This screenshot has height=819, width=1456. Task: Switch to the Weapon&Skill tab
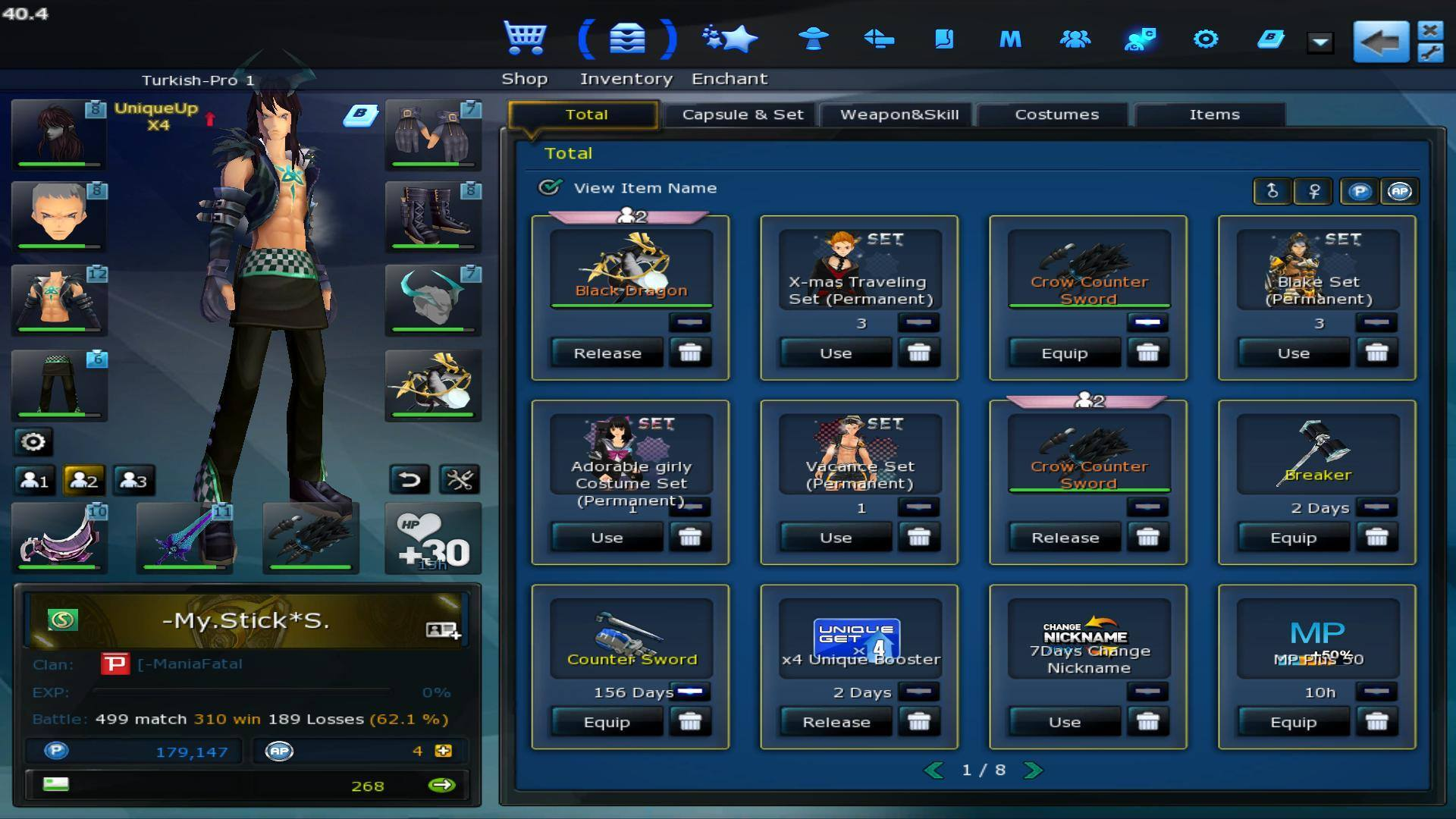tap(899, 115)
